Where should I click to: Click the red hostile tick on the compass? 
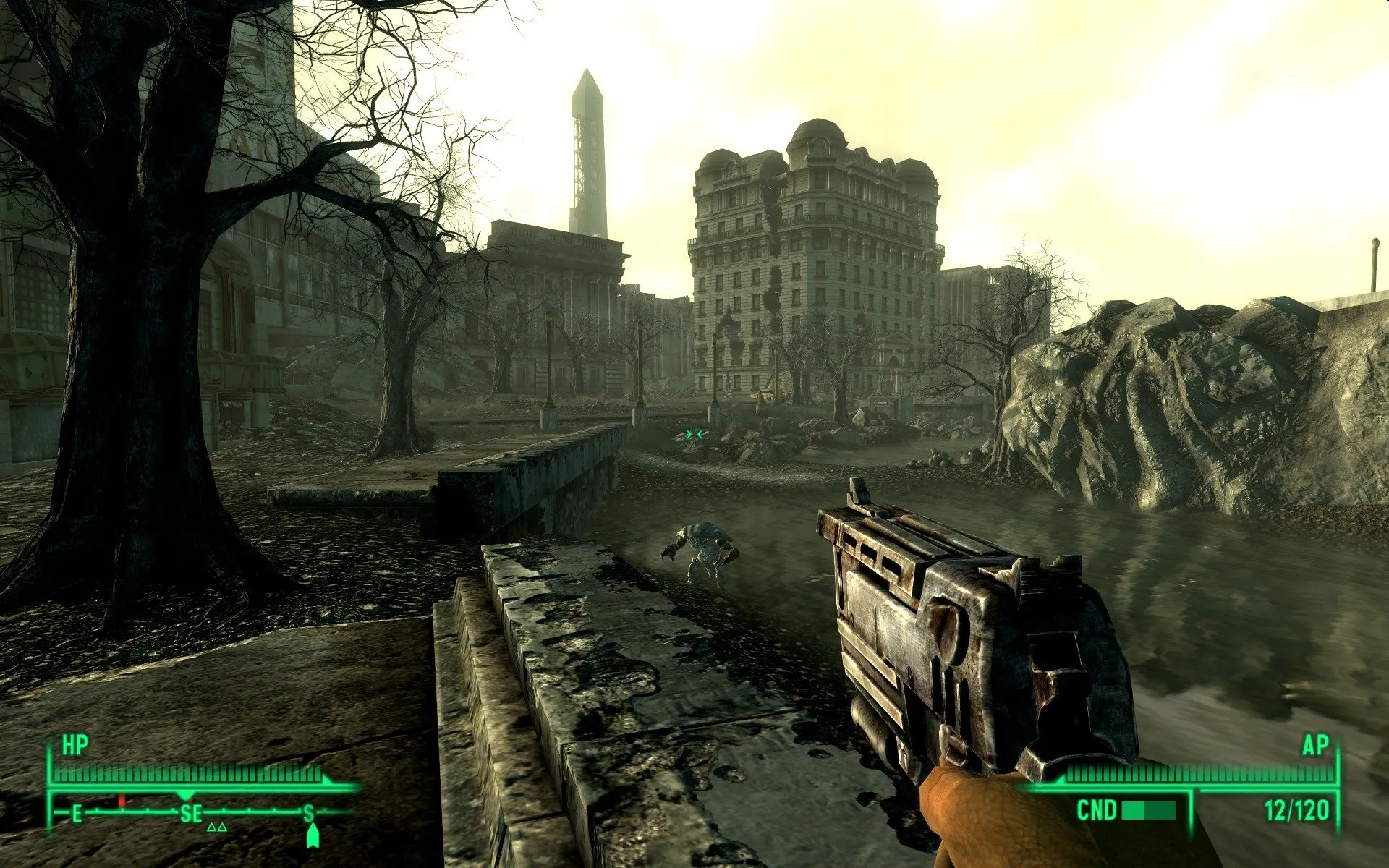(x=122, y=801)
